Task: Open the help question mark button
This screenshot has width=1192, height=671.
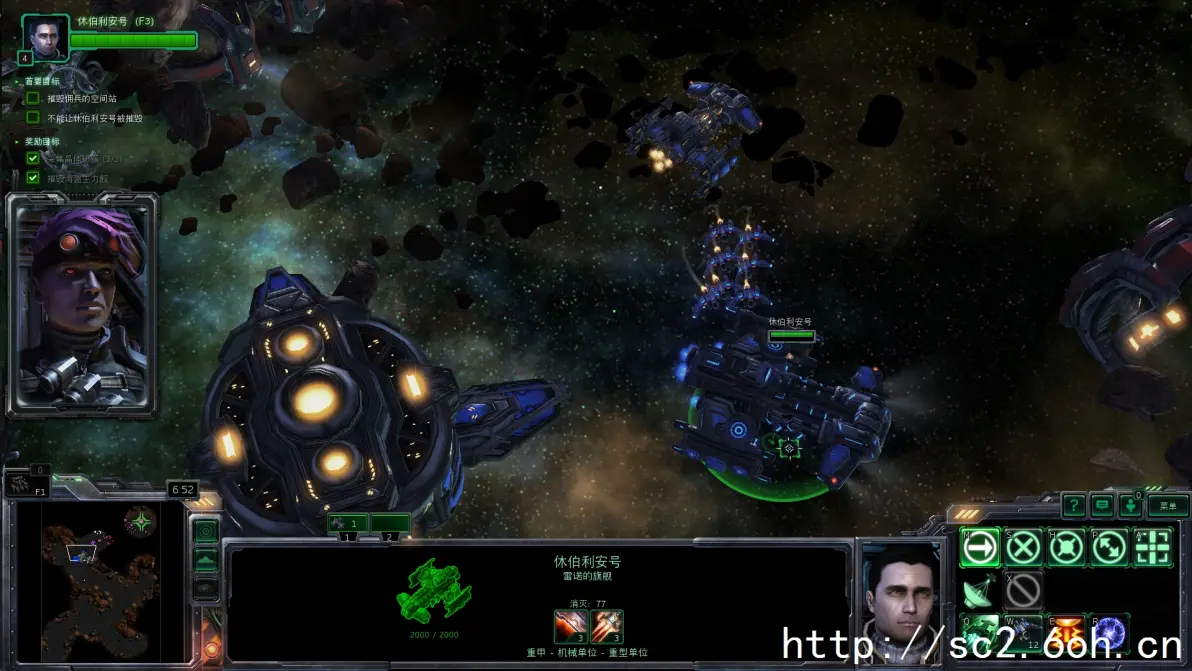Action: [1073, 506]
